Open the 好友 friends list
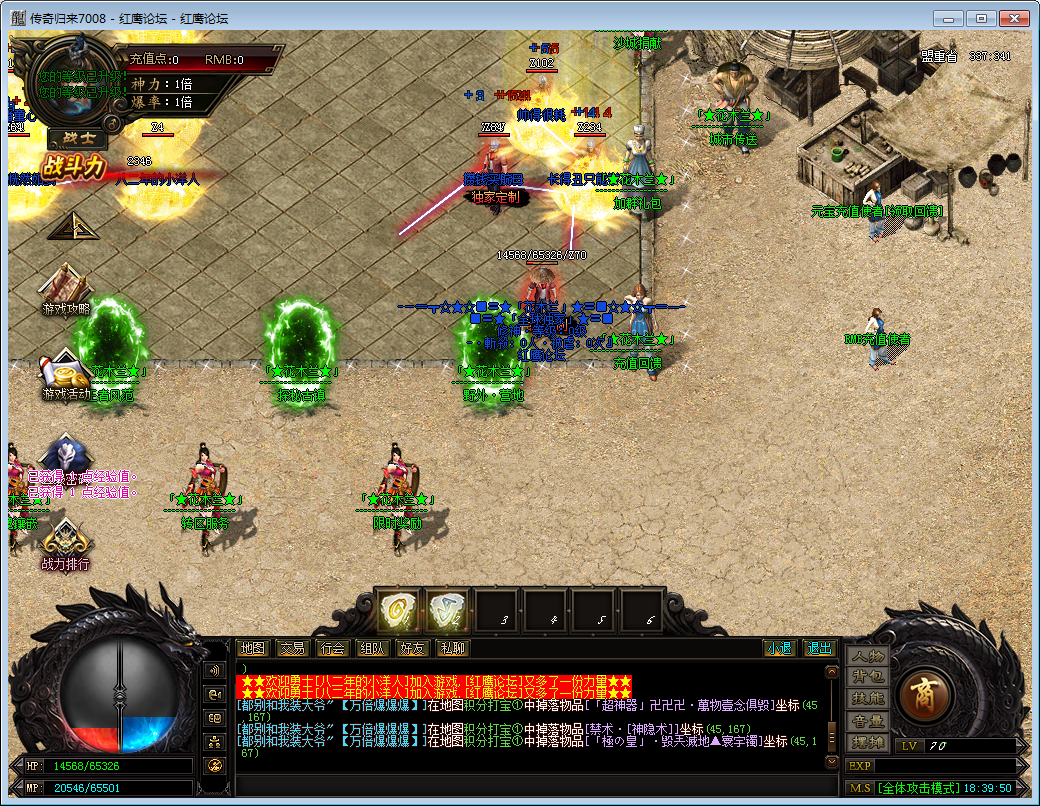This screenshot has width=1040, height=806. [411, 648]
